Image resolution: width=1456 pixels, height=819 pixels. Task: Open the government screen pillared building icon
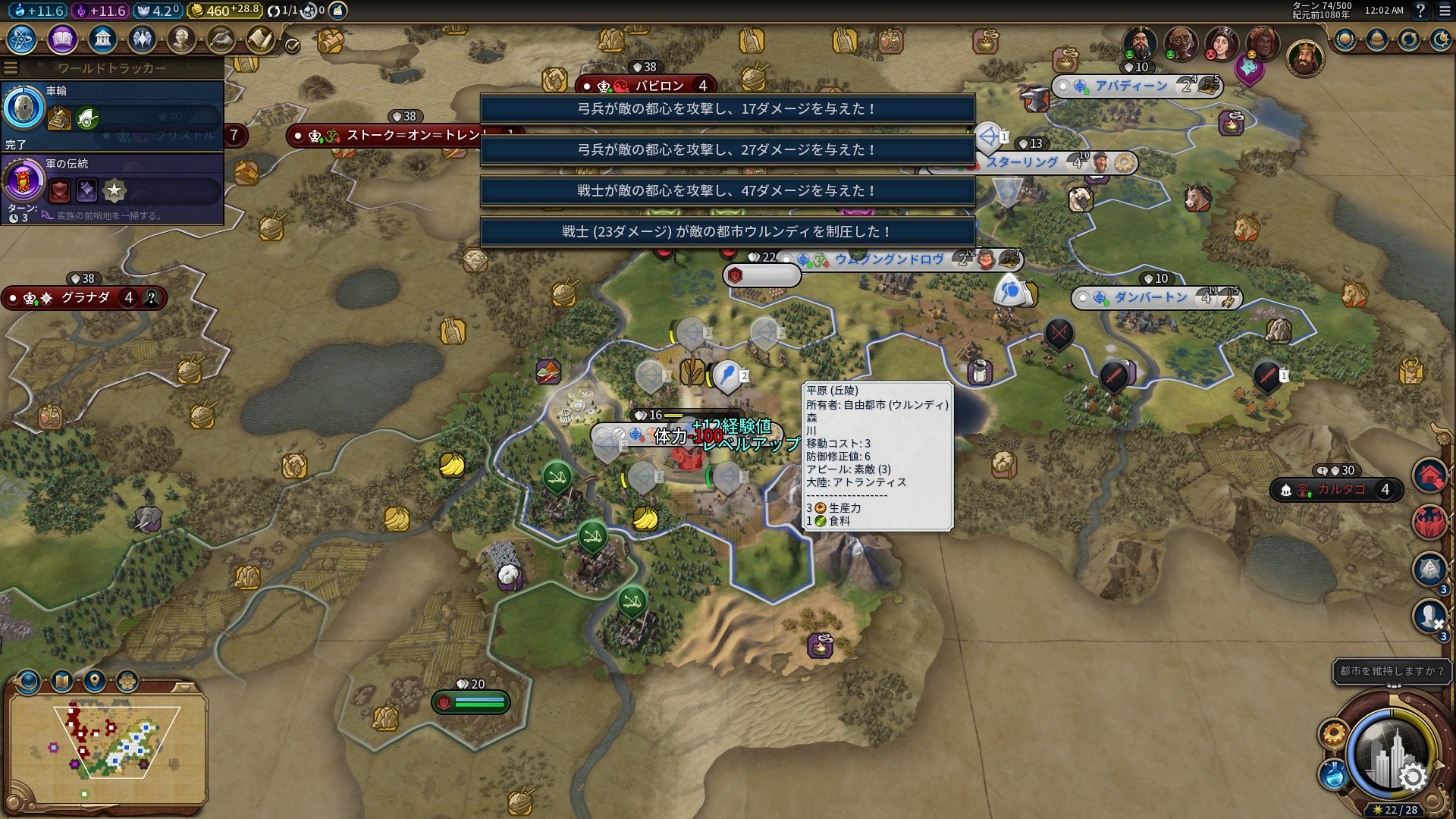coord(102,39)
